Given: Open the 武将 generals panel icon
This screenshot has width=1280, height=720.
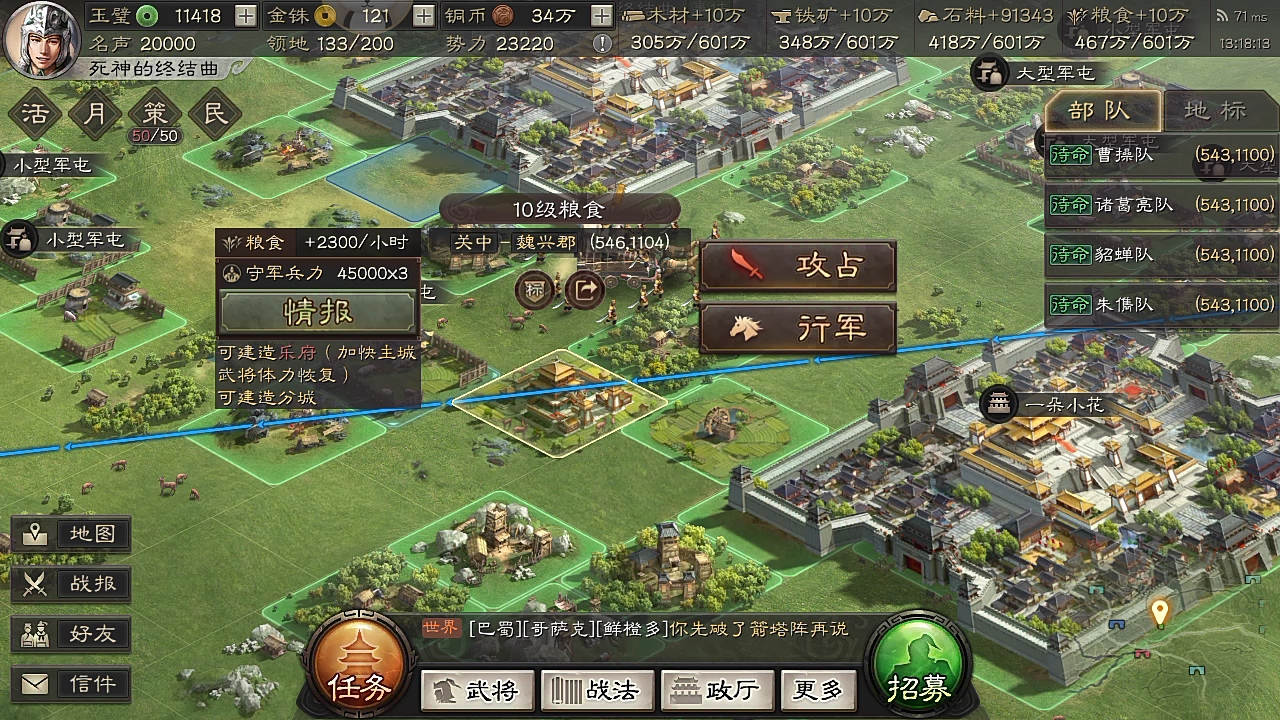Looking at the screenshot, I should pyautogui.click(x=477, y=690).
